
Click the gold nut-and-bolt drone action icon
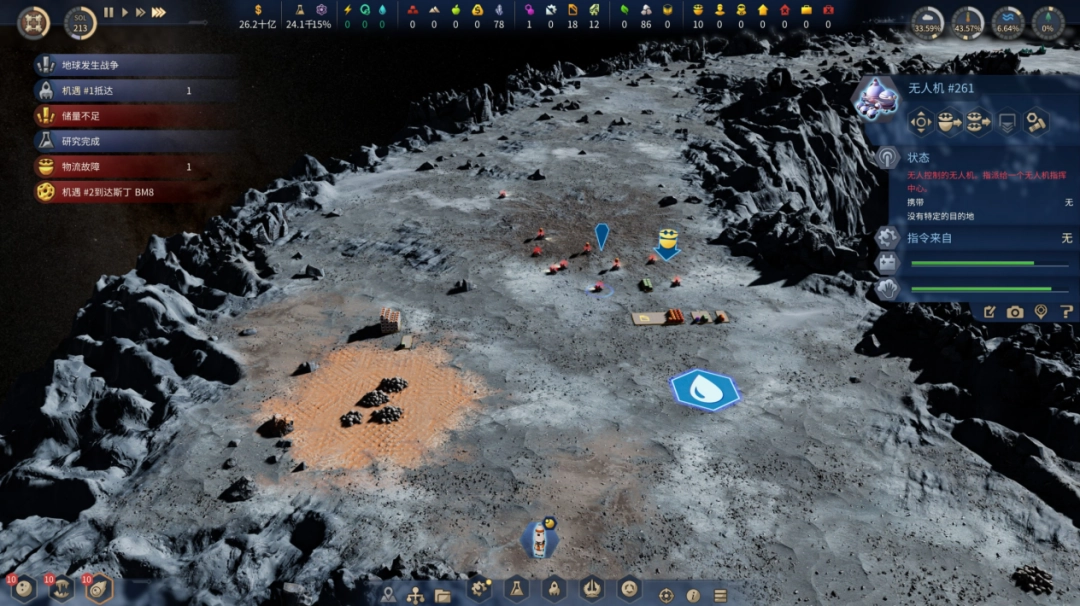click(x=1036, y=122)
